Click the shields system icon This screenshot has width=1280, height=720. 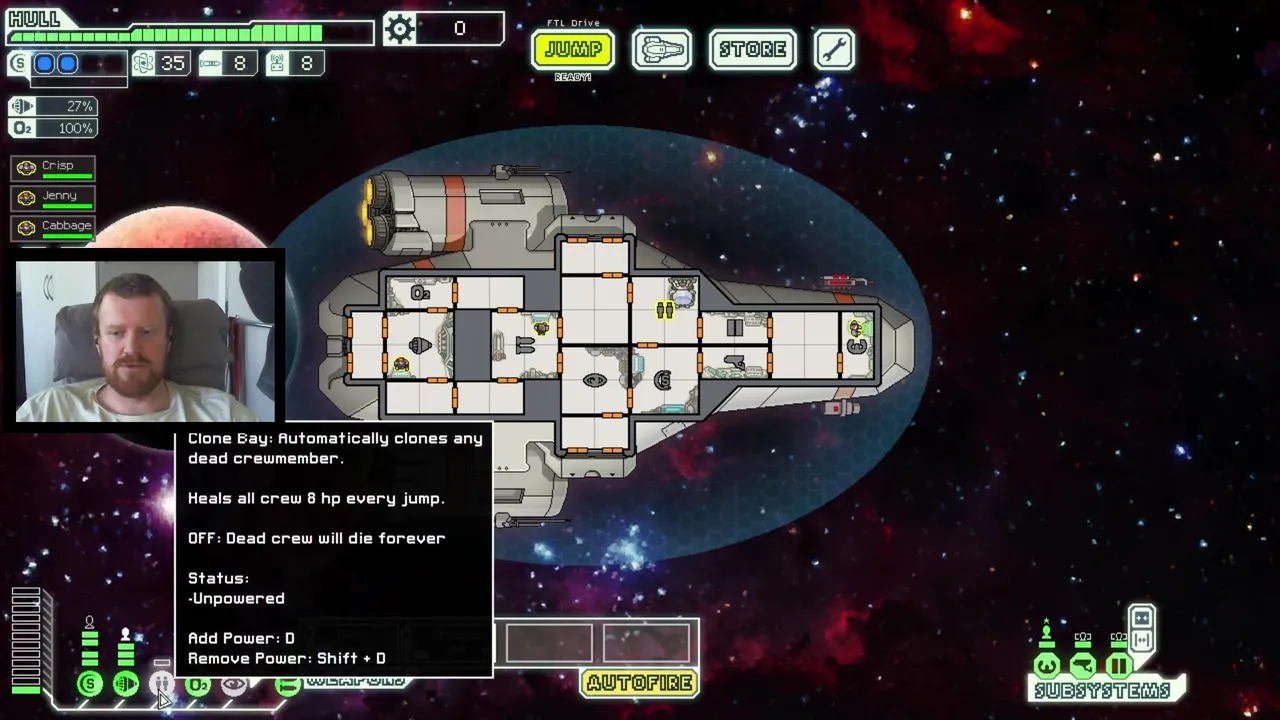[x=90, y=684]
